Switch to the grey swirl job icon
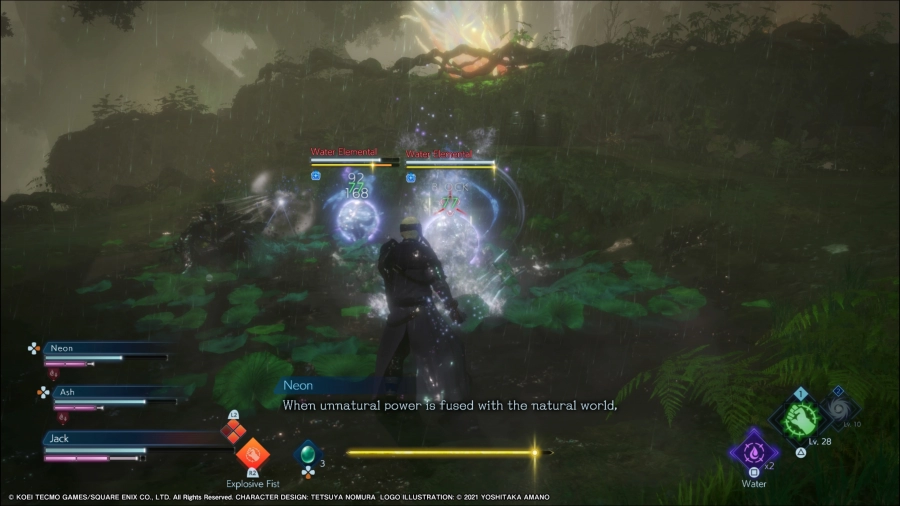The image size is (900, 506). [838, 409]
